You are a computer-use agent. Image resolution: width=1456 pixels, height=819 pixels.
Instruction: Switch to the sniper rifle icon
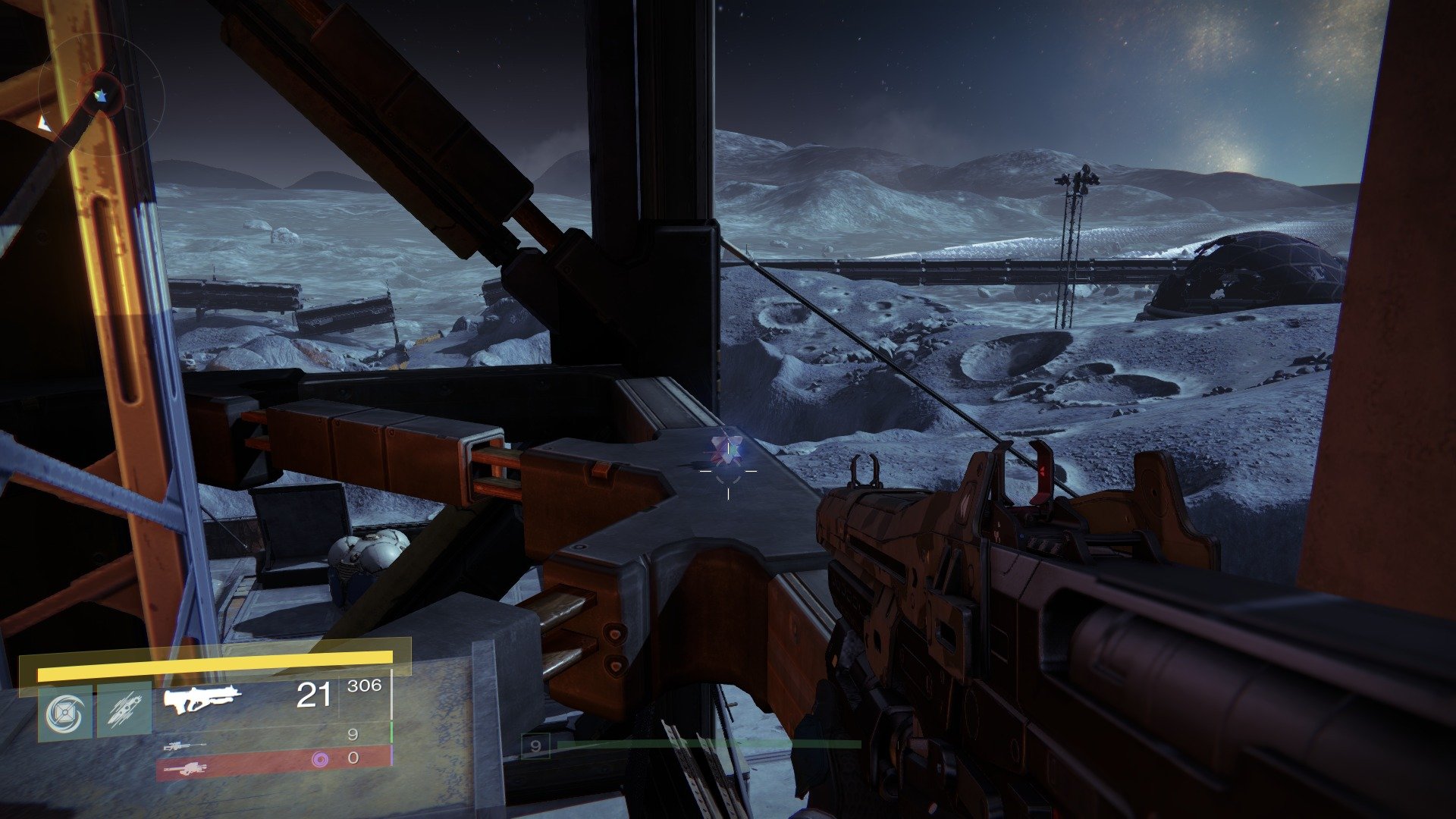coord(185,746)
